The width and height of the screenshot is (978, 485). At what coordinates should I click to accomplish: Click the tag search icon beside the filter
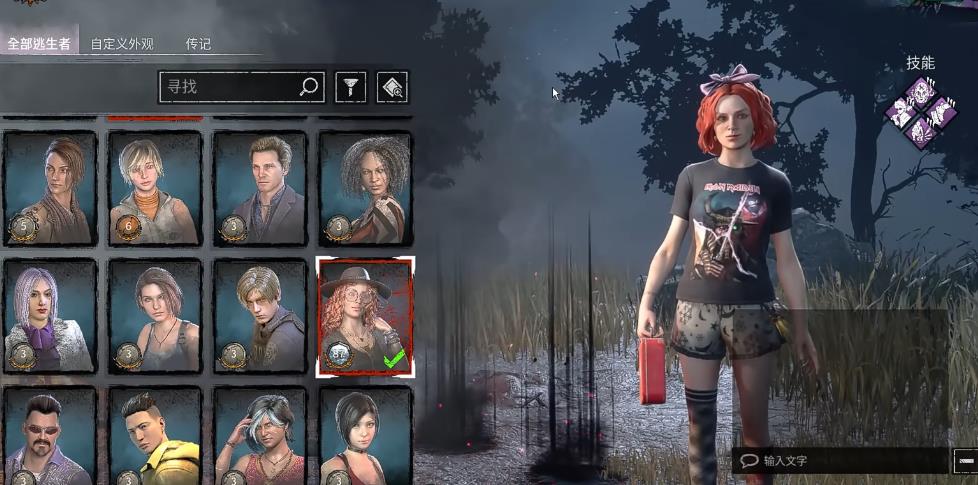tap(392, 88)
